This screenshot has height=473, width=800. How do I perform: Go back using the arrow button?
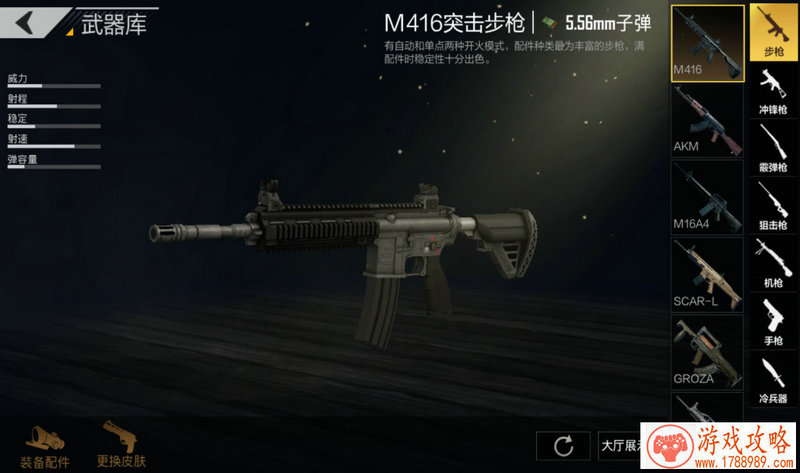point(25,22)
